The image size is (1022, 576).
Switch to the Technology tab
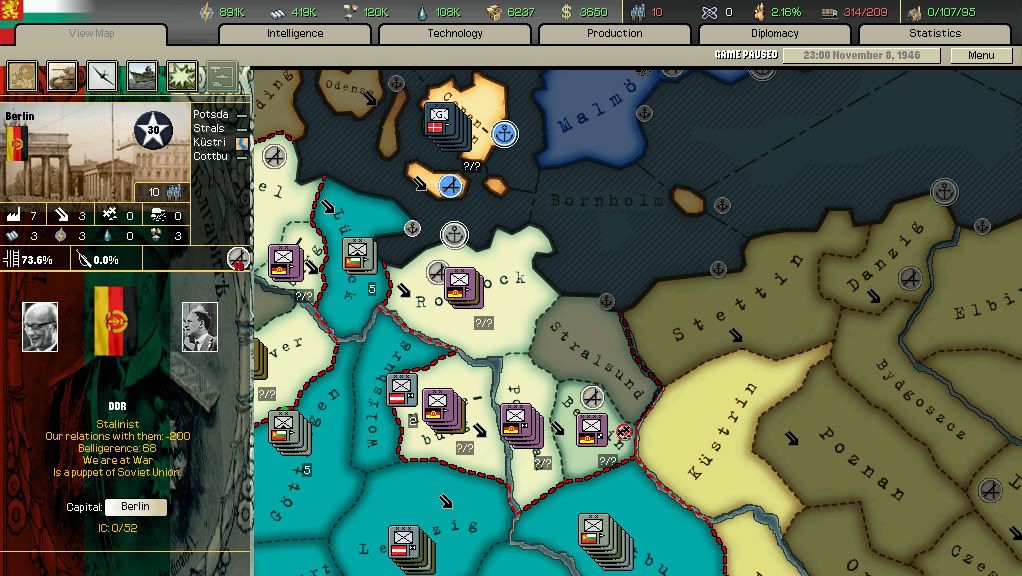(455, 34)
